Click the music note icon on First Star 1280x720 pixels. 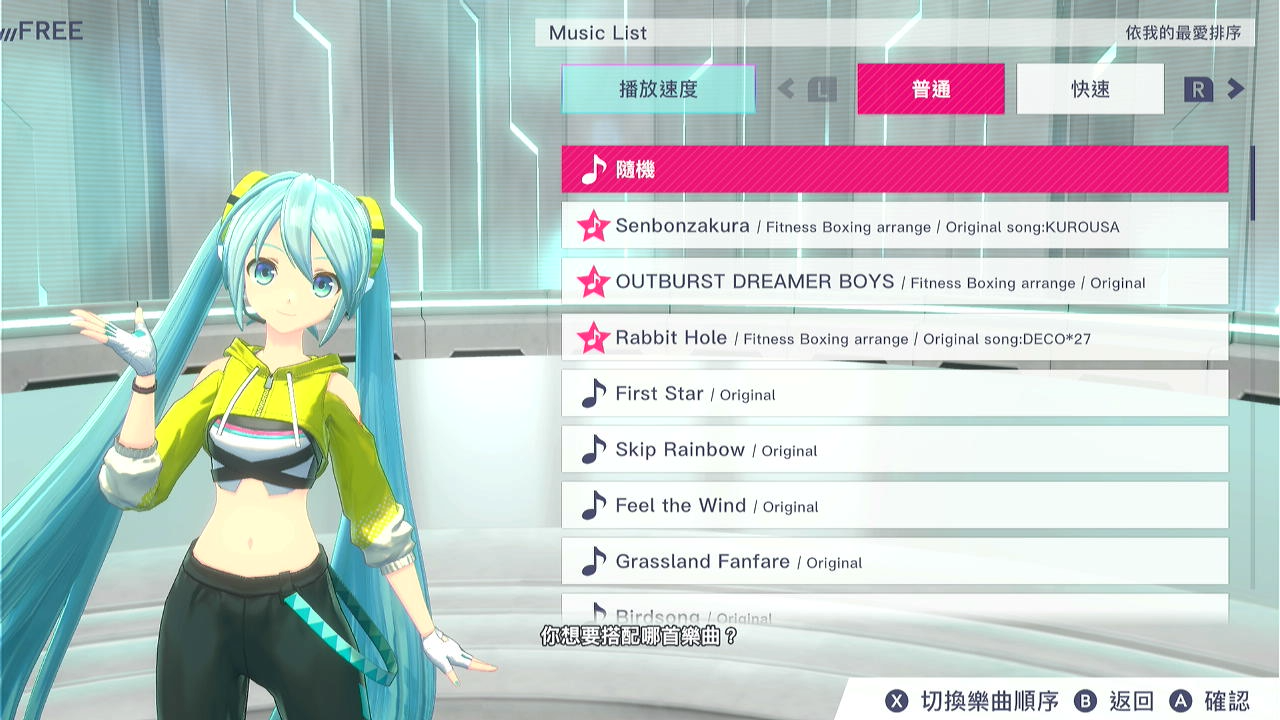[x=593, y=393]
